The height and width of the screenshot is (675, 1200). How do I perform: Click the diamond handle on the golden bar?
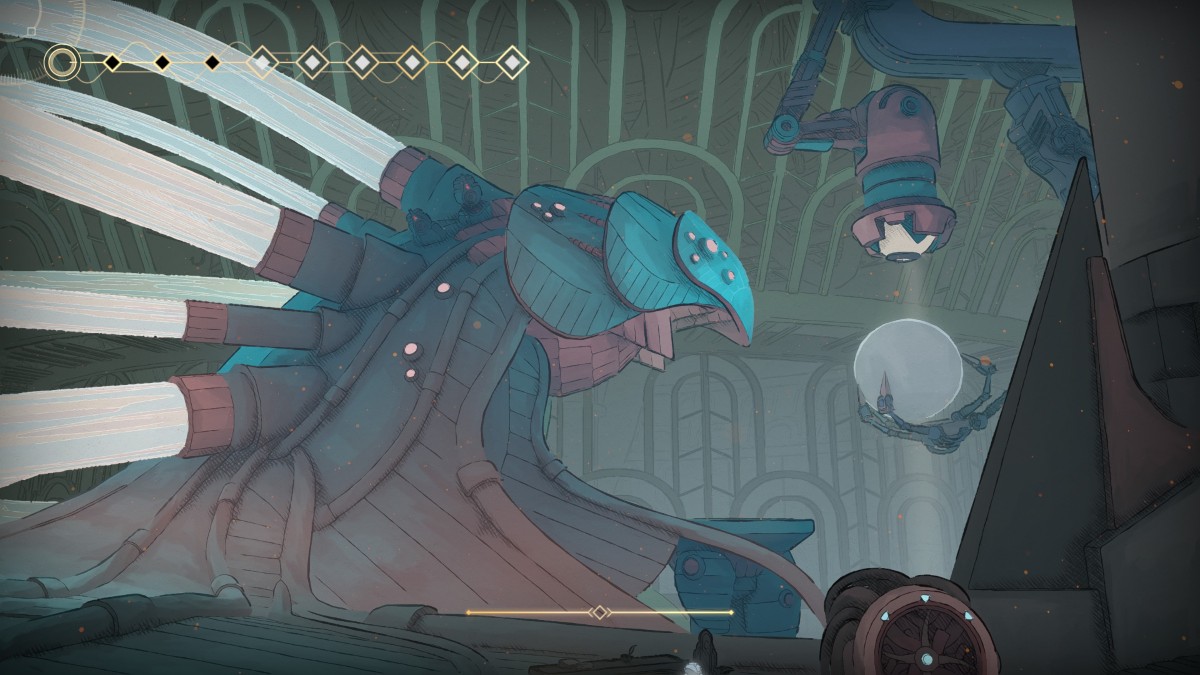coord(599,612)
